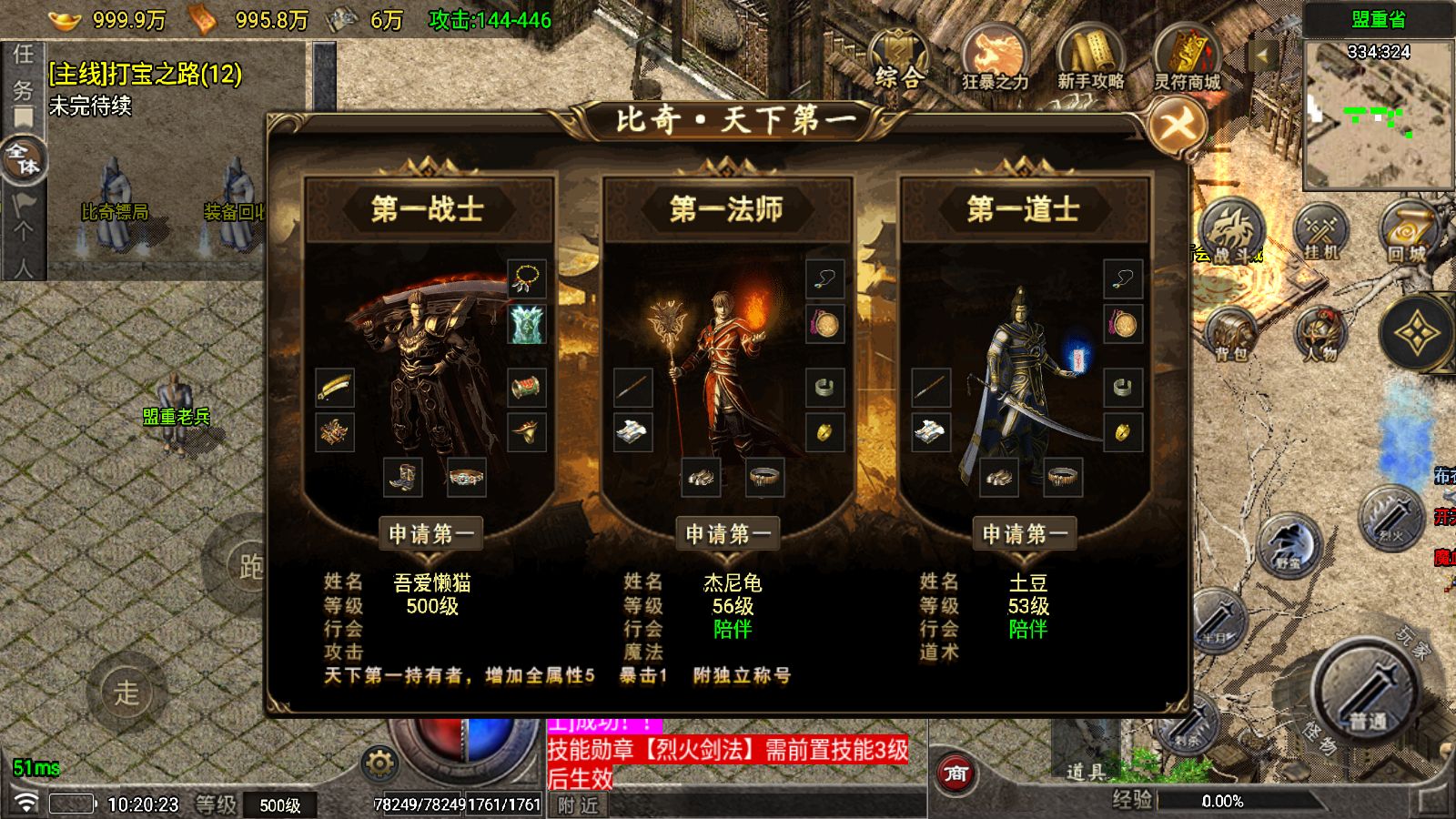
Task: Apply for 第一法师 with 申请第一
Action: [x=728, y=534]
